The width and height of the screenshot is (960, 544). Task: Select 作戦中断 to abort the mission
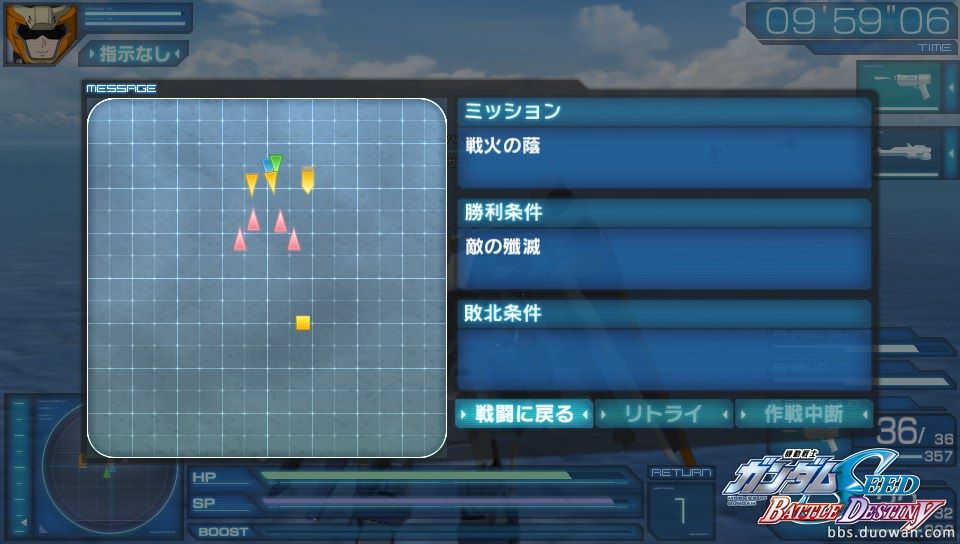click(802, 413)
